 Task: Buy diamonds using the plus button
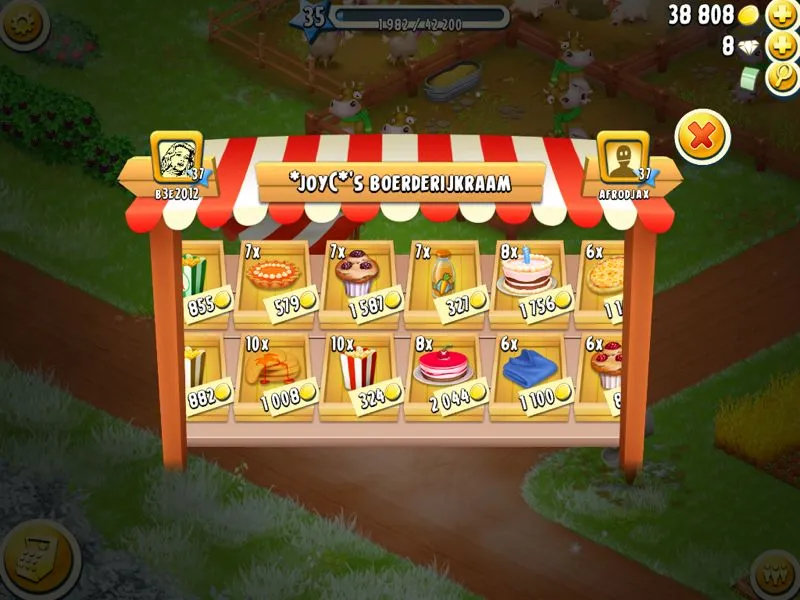(781, 46)
